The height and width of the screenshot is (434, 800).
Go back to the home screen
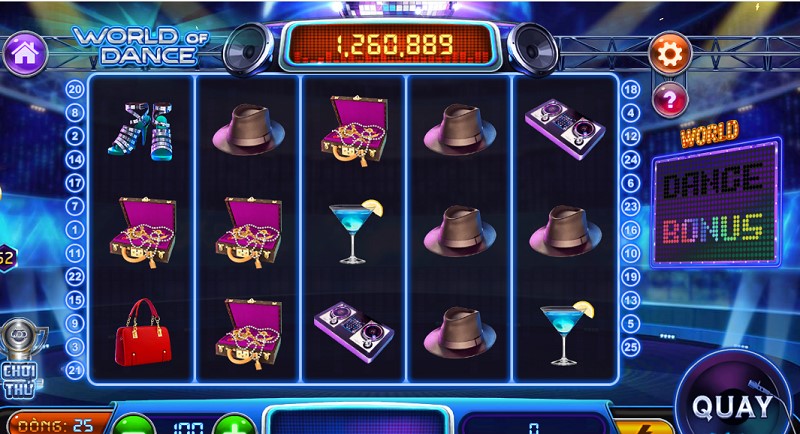click(25, 52)
